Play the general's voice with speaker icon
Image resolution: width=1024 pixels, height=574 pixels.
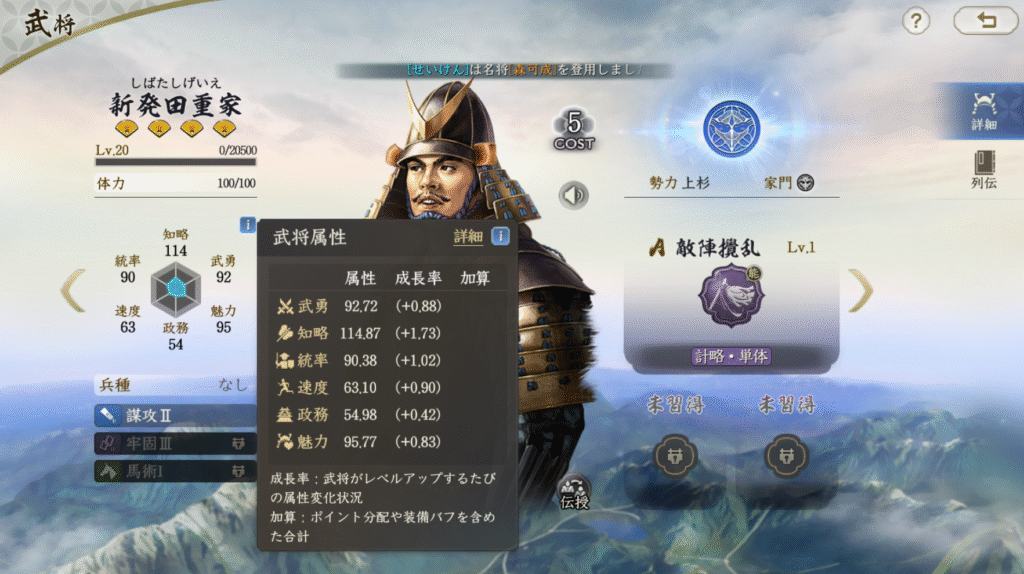574,195
